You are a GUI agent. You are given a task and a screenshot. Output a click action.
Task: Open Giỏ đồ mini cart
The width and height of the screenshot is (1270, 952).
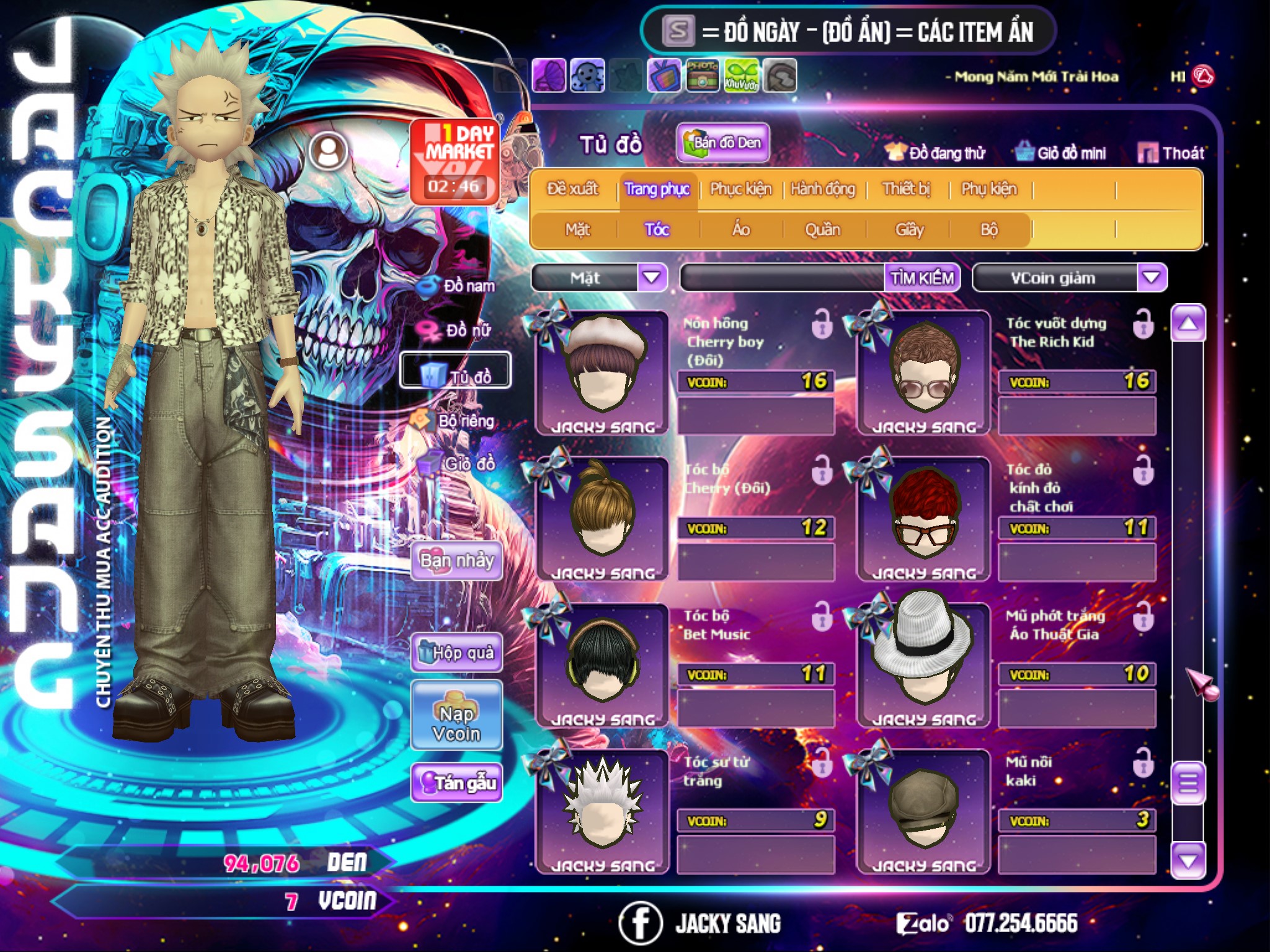click(x=1061, y=153)
